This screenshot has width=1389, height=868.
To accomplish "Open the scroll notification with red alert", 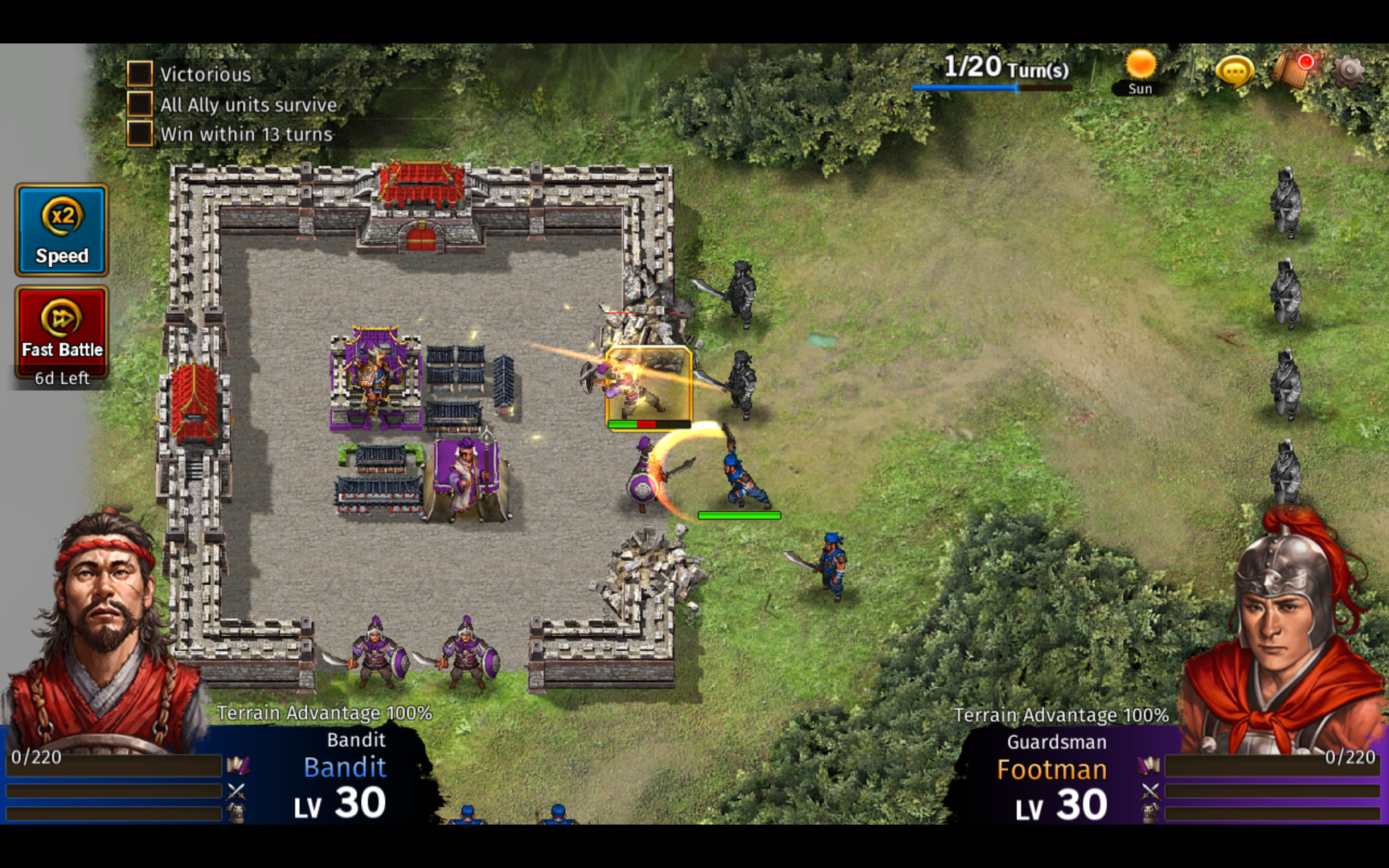I will (x=1289, y=71).
